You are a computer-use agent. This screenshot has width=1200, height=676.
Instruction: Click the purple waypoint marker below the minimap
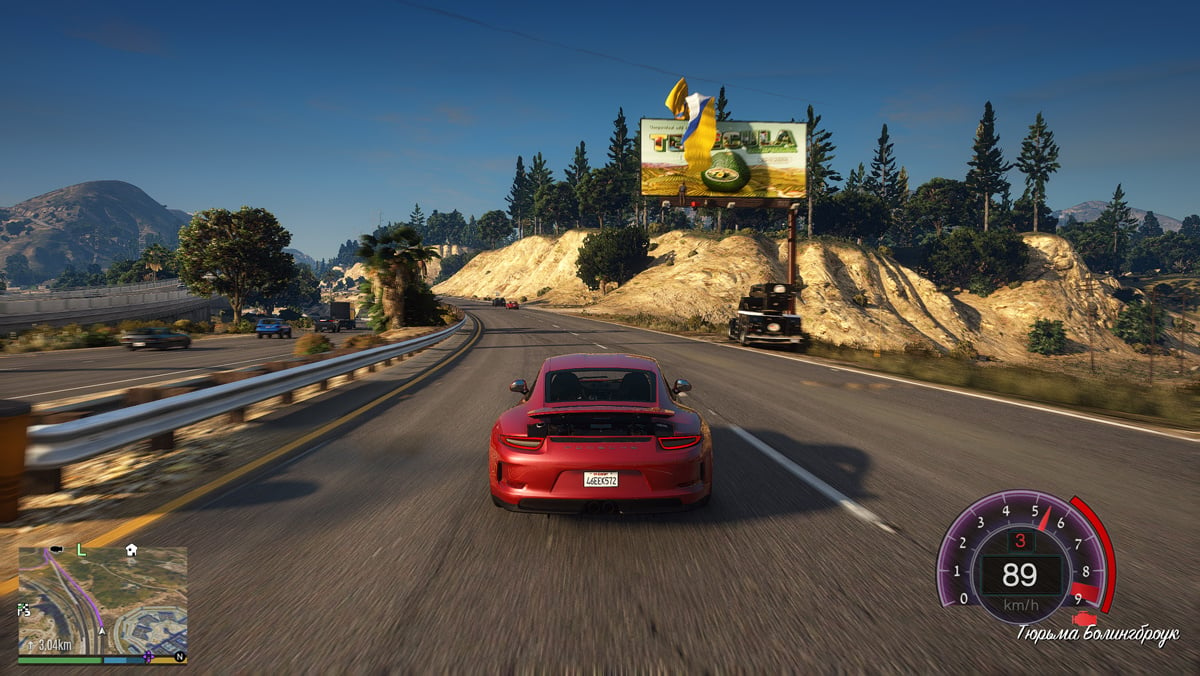click(148, 657)
